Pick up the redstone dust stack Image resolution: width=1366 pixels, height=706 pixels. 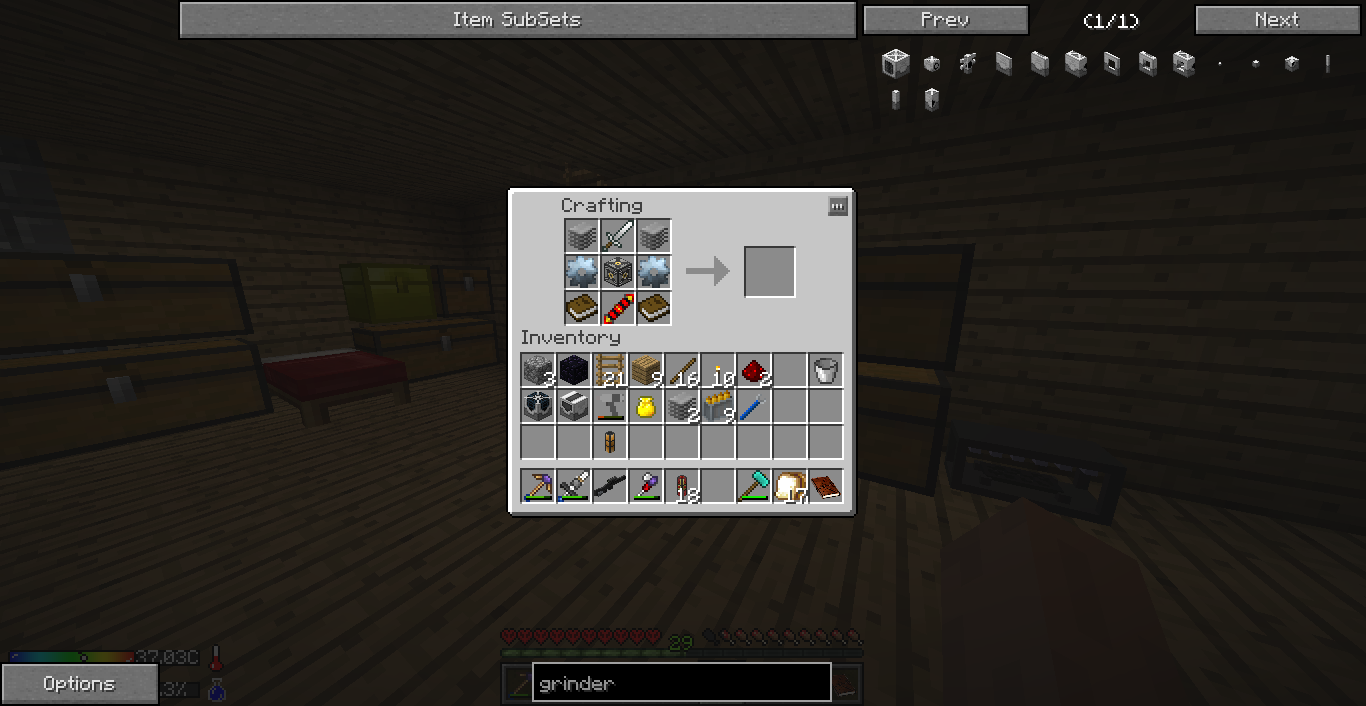click(x=754, y=371)
